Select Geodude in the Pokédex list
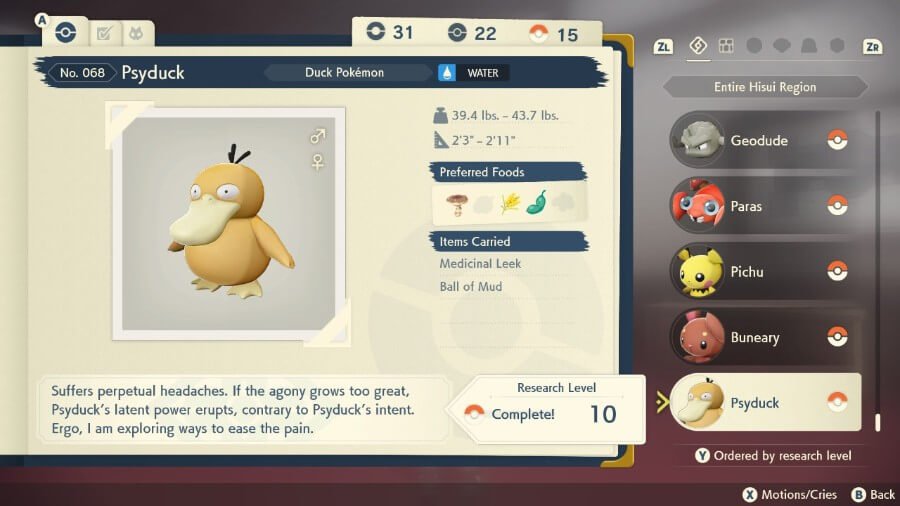 point(765,141)
